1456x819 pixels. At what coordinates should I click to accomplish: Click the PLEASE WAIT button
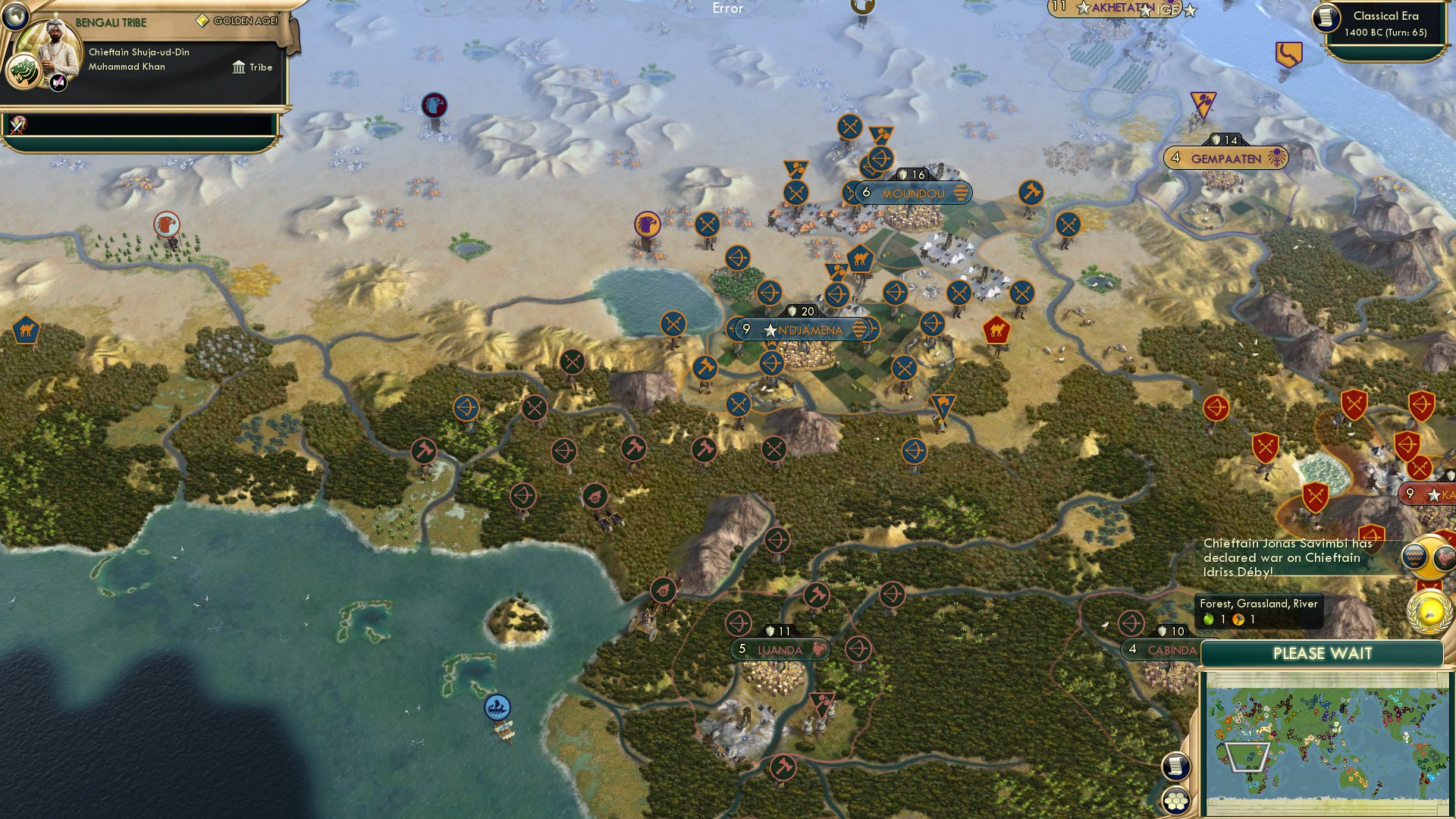click(1323, 653)
